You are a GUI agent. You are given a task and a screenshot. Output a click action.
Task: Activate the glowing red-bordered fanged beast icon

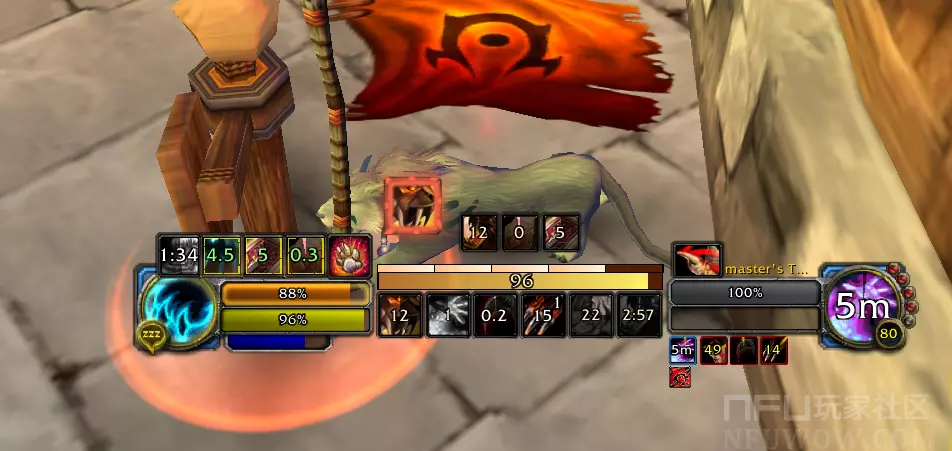coord(412,202)
